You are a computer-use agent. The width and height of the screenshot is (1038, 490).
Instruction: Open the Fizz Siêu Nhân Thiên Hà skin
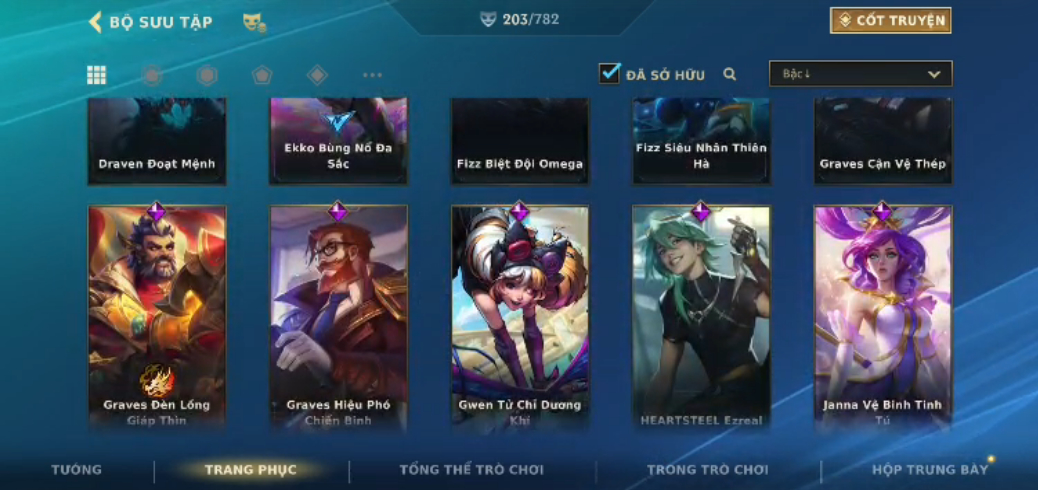point(701,141)
